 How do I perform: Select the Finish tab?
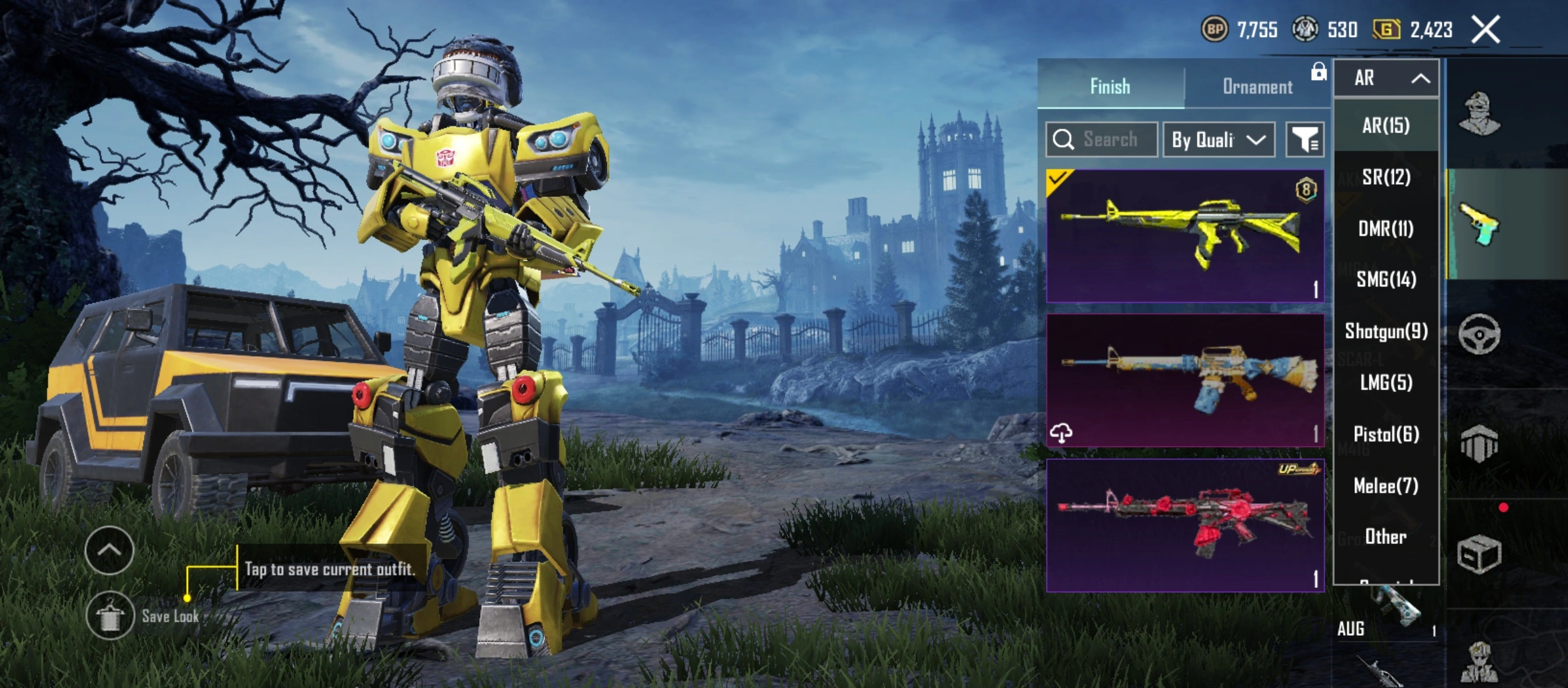1110,87
